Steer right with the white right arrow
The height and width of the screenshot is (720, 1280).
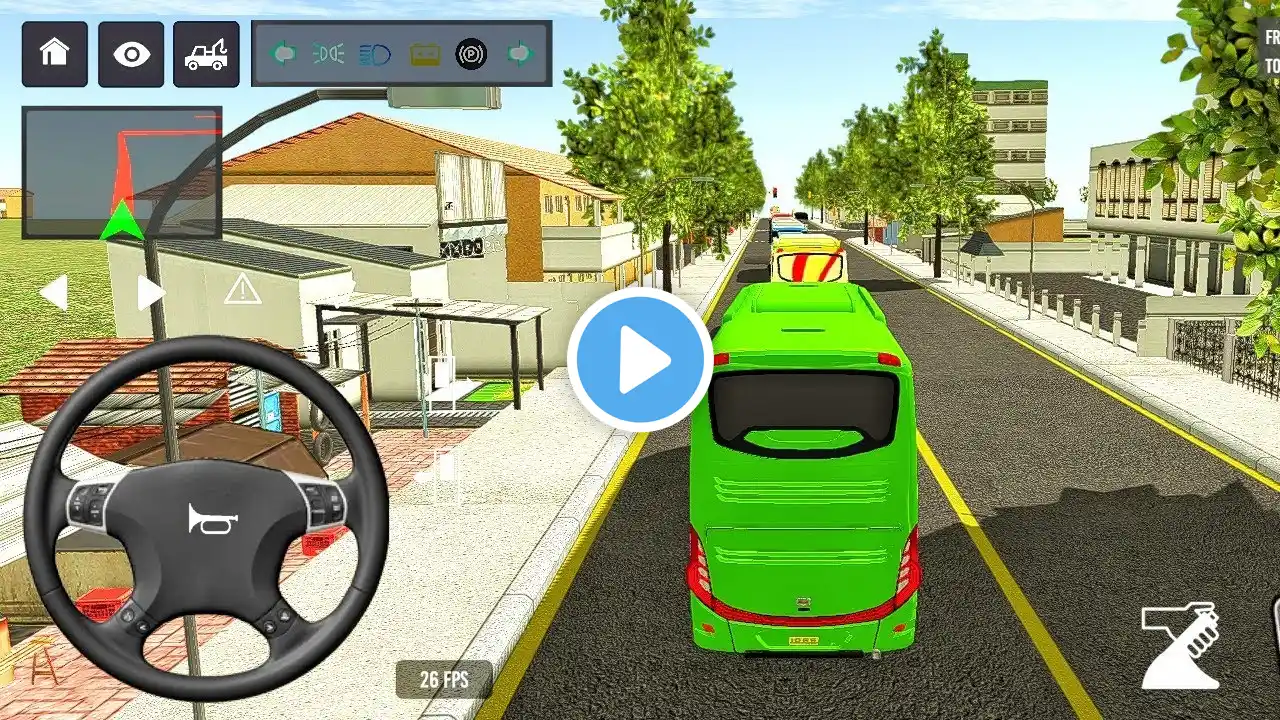click(x=150, y=293)
